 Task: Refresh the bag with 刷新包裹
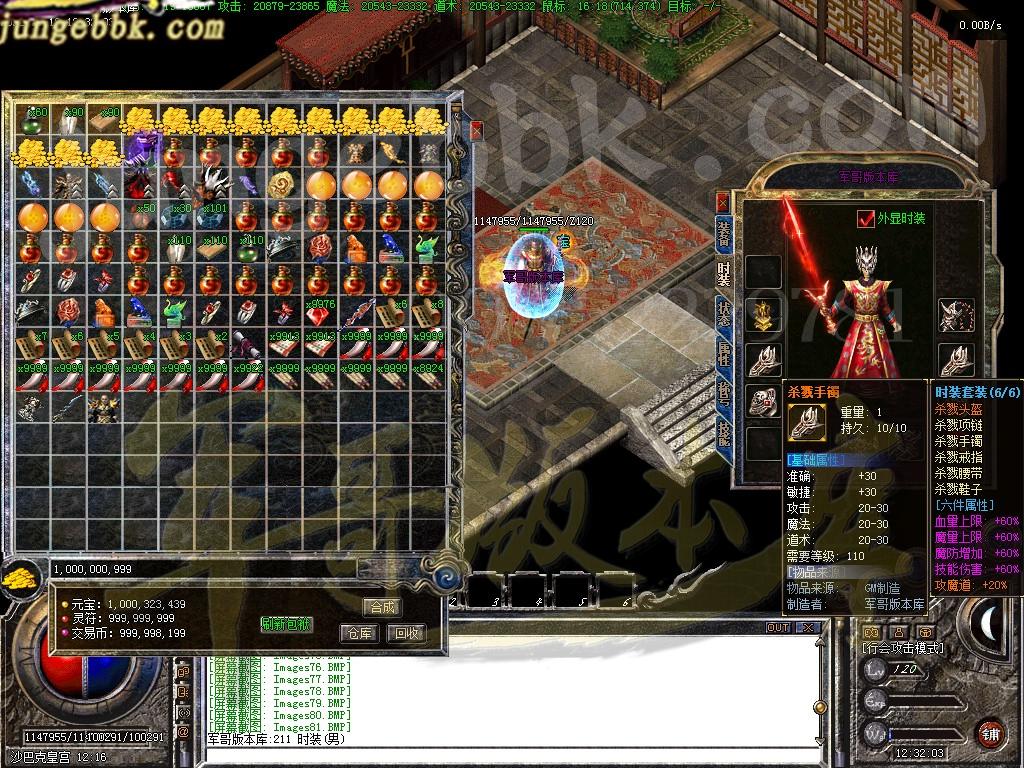pyautogui.click(x=286, y=624)
